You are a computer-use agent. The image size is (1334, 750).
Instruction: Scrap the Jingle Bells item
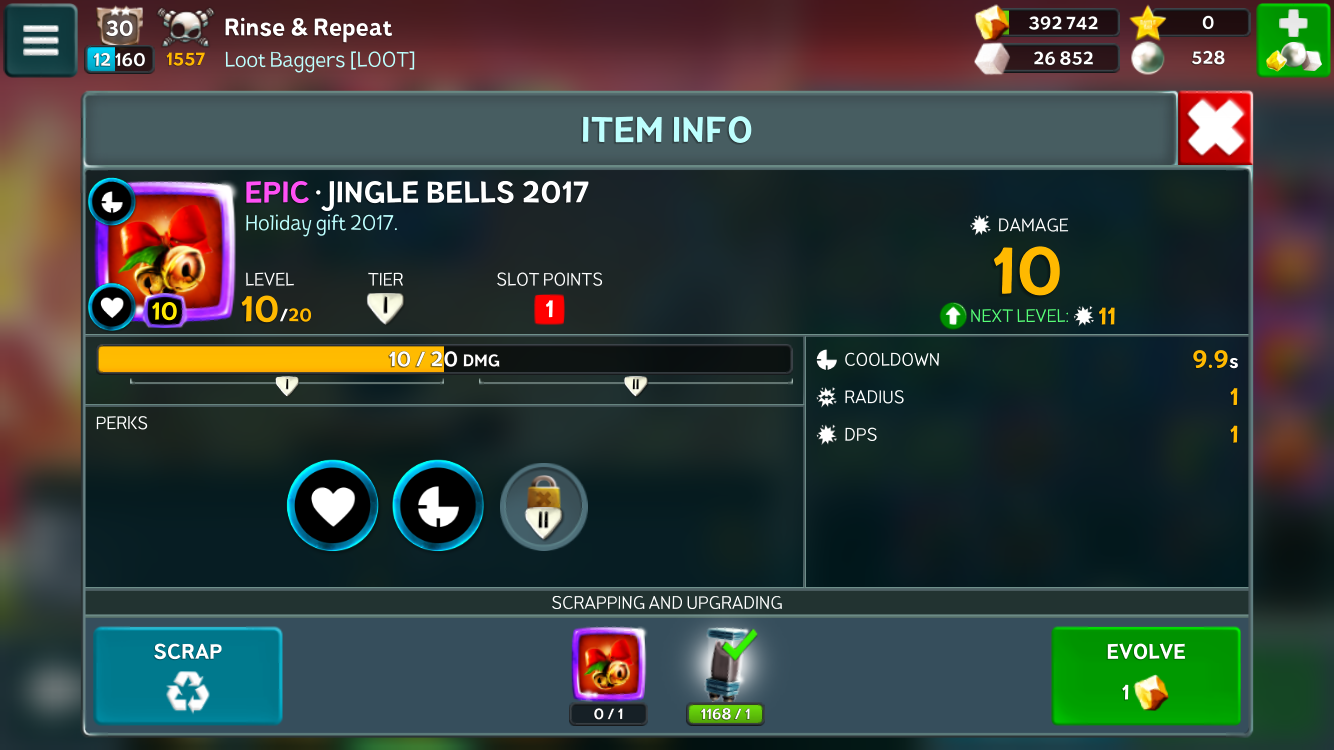point(188,674)
